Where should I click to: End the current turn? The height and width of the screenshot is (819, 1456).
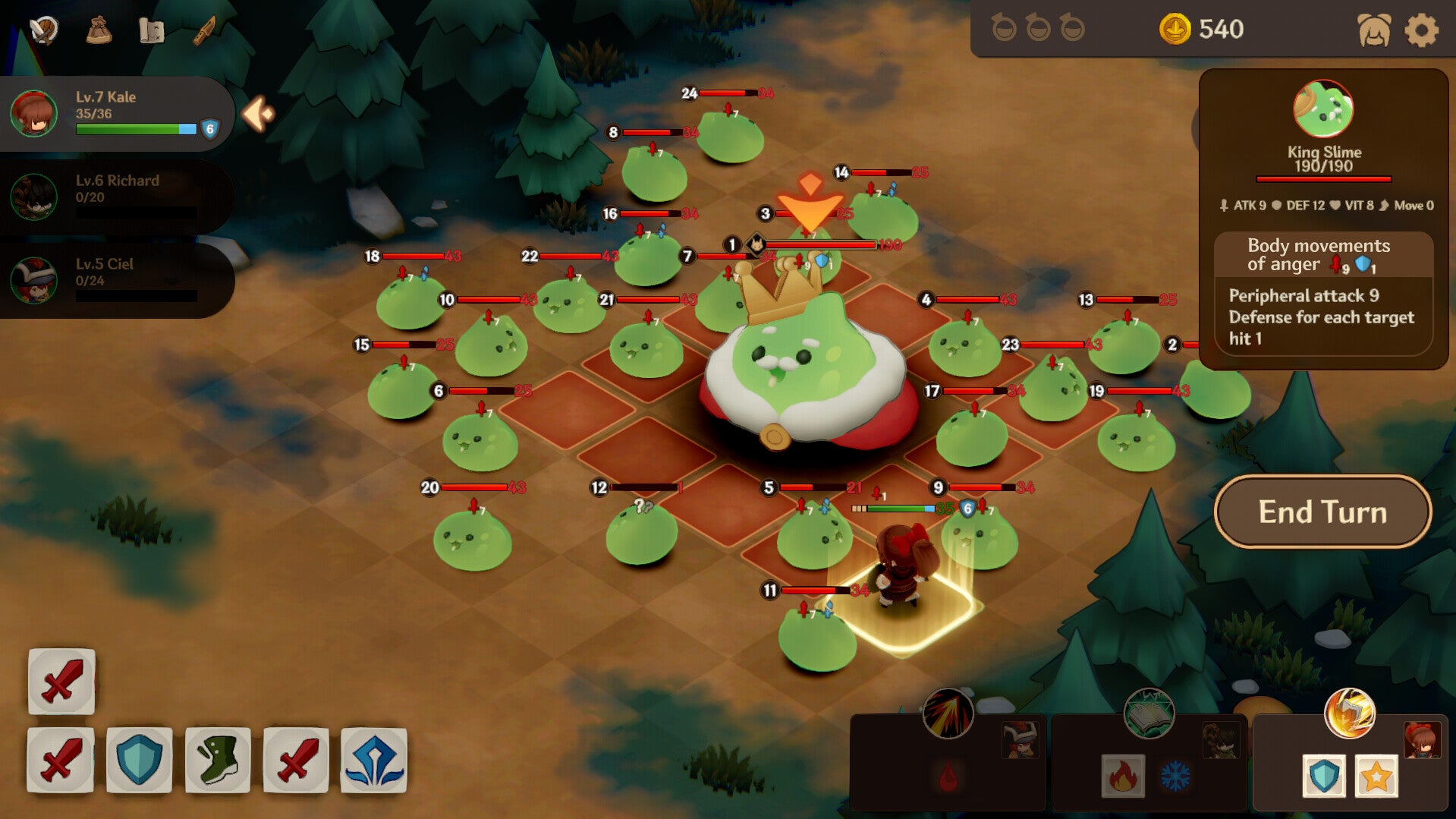coord(1322,512)
